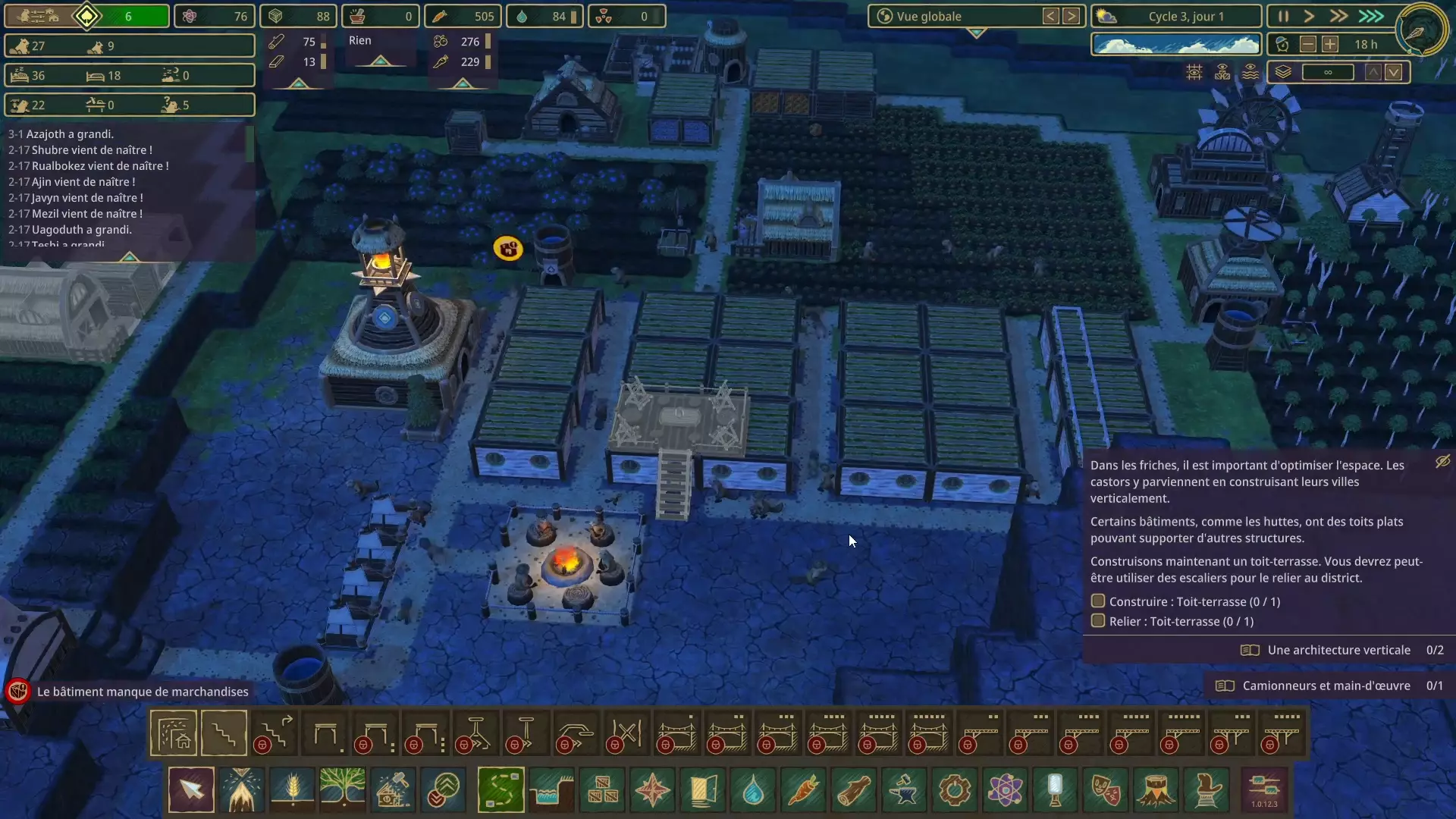This screenshot has width=1456, height=819.
Task: Open the water drop building category
Action: pos(753,789)
